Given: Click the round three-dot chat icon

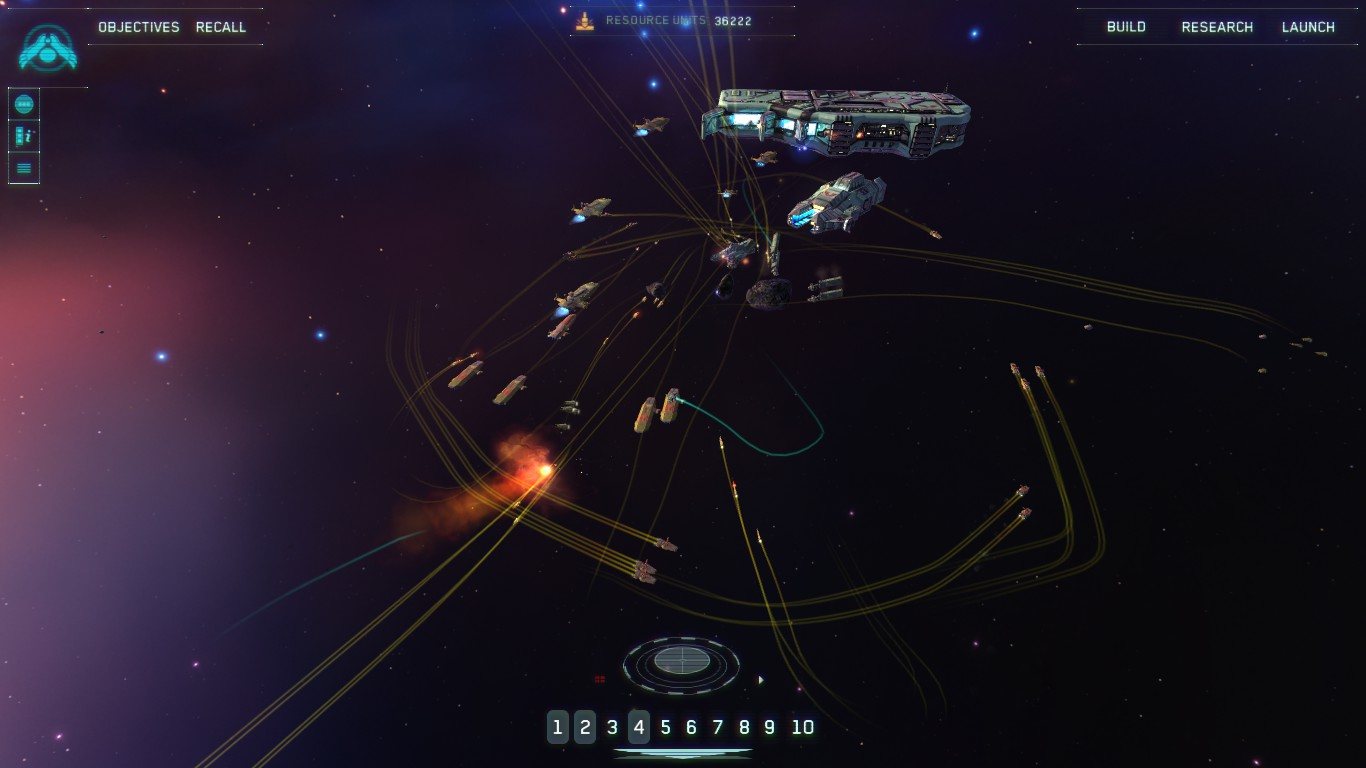Looking at the screenshot, I should point(25,104).
